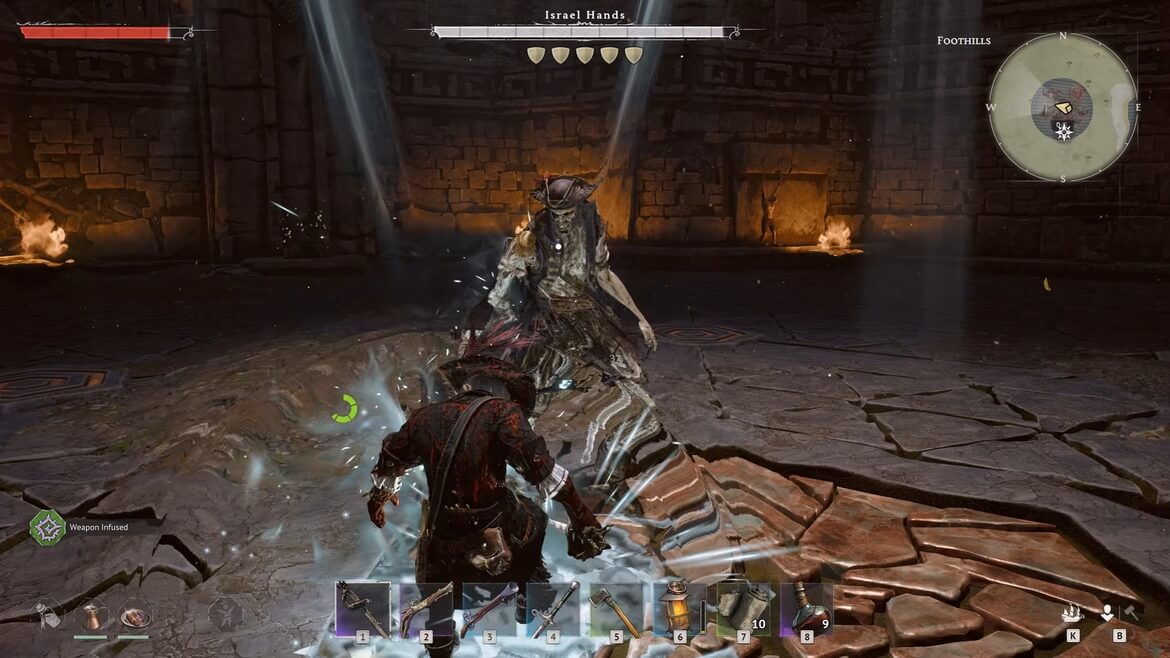Toggle the lantern in slot 6
Viewport: 1170px width, 658px height.
[679, 608]
